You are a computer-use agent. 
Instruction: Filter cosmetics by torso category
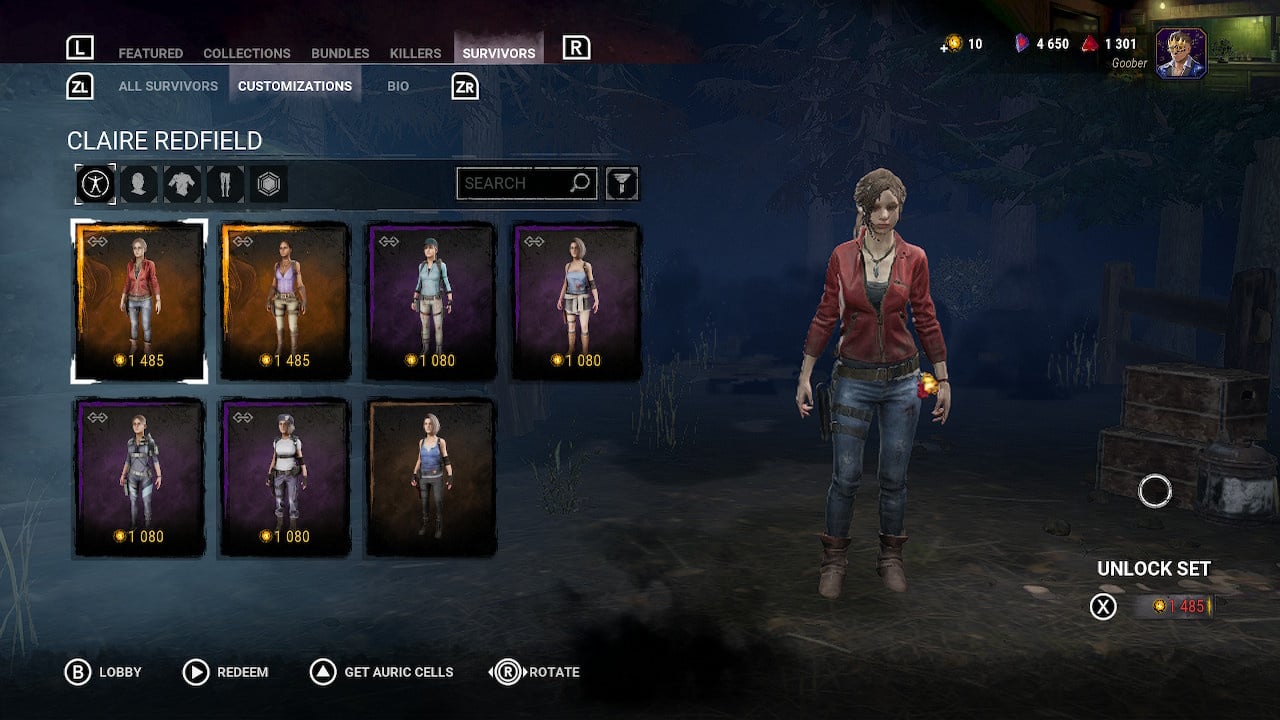pos(182,184)
